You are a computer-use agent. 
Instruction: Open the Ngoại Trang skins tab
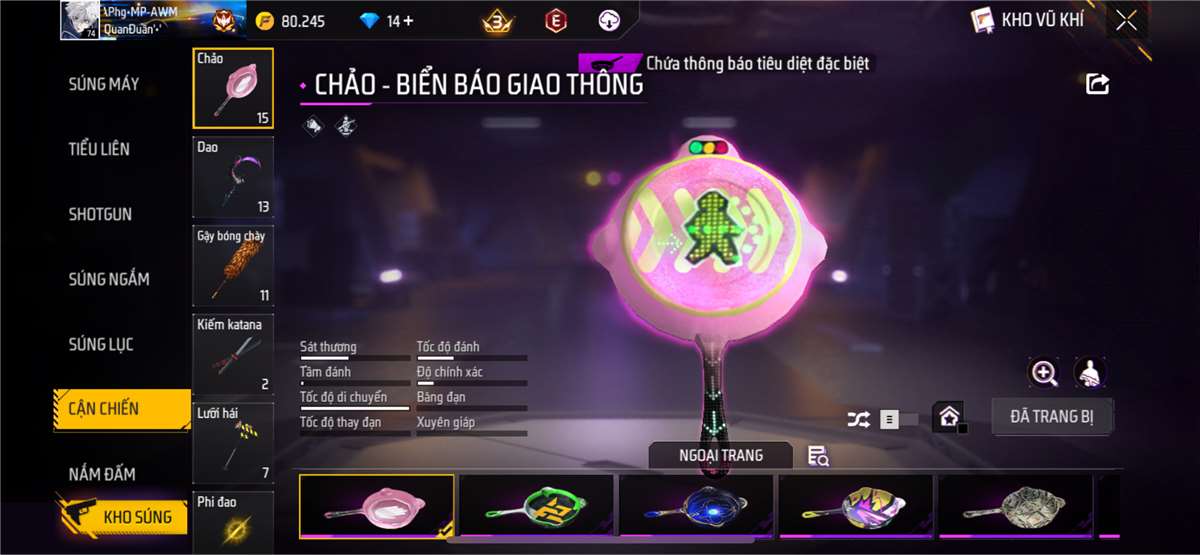720,456
